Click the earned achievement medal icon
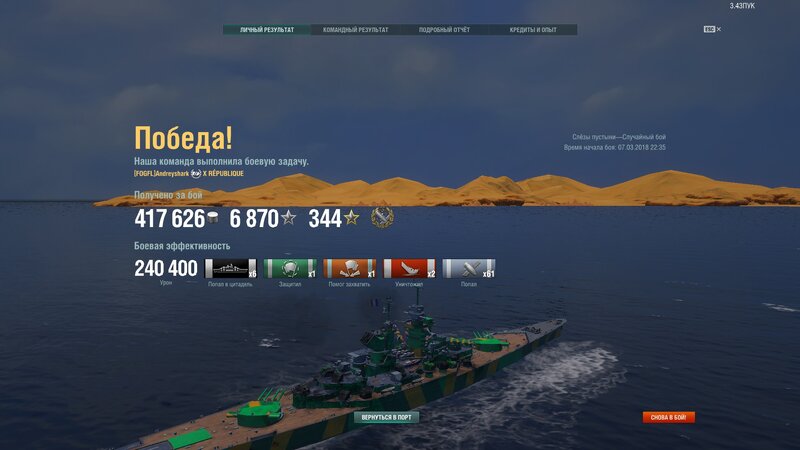The width and height of the screenshot is (800, 450). tap(382, 217)
